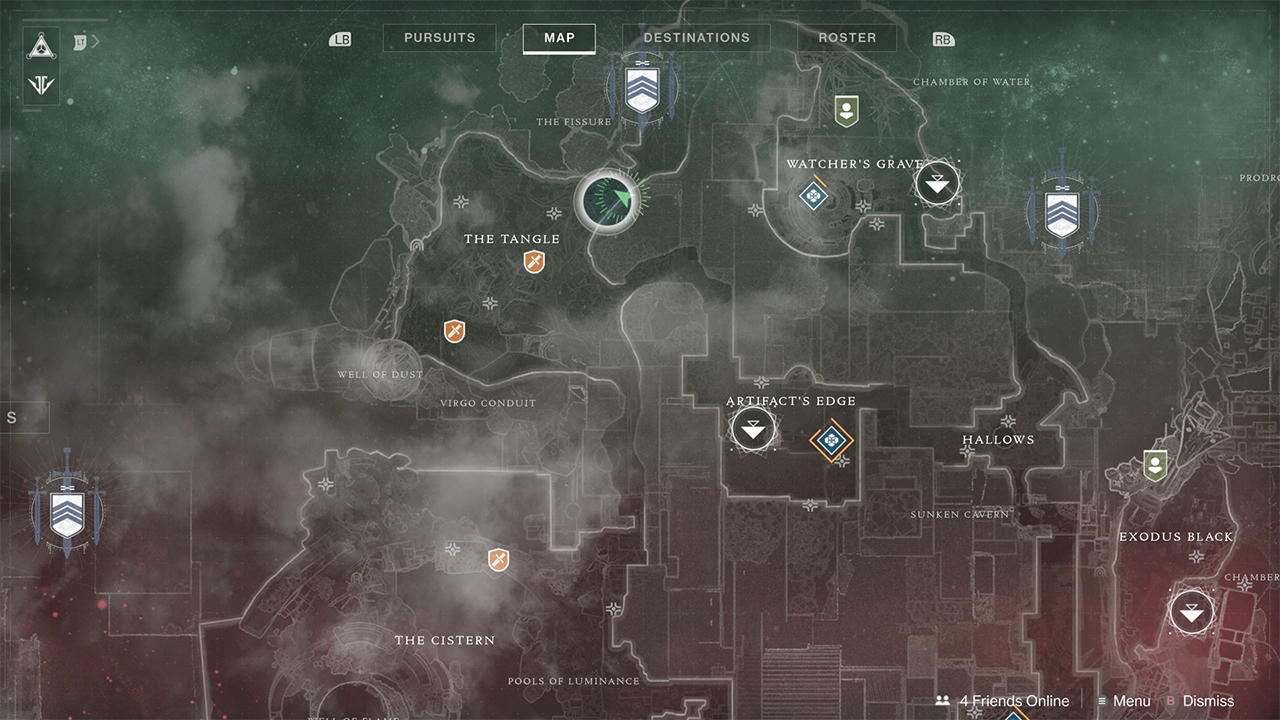This screenshot has width=1280, height=720.
Task: Open the orange adventure icon at The Tangle
Action: pyautogui.click(x=533, y=262)
